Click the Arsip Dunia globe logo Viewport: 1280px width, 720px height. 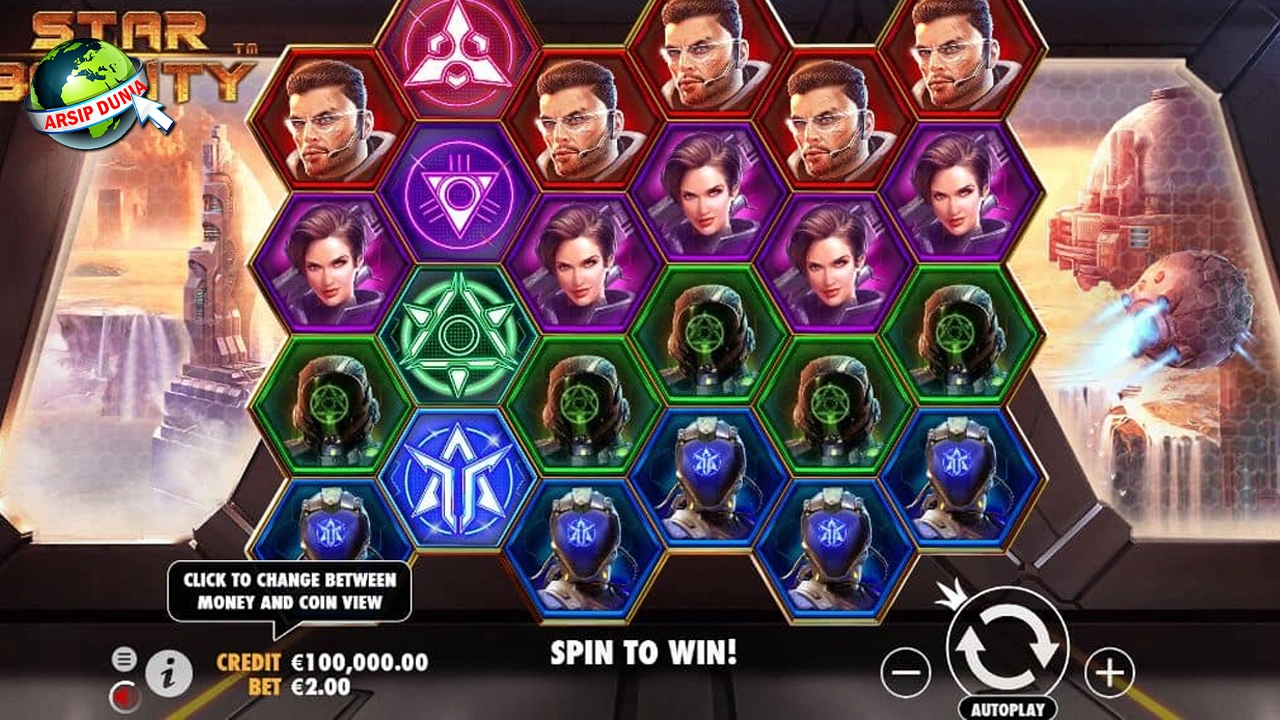pyautogui.click(x=85, y=92)
